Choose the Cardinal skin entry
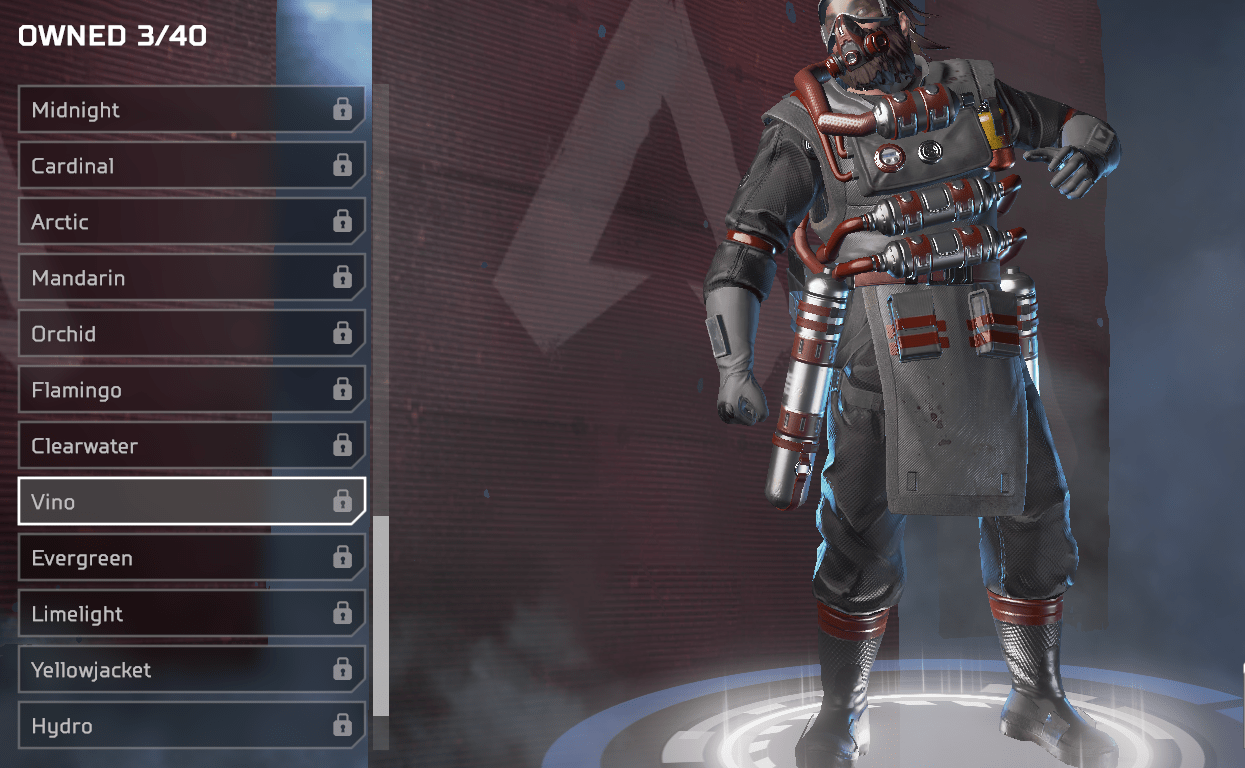Screen dimensions: 1245x768 tap(190, 166)
